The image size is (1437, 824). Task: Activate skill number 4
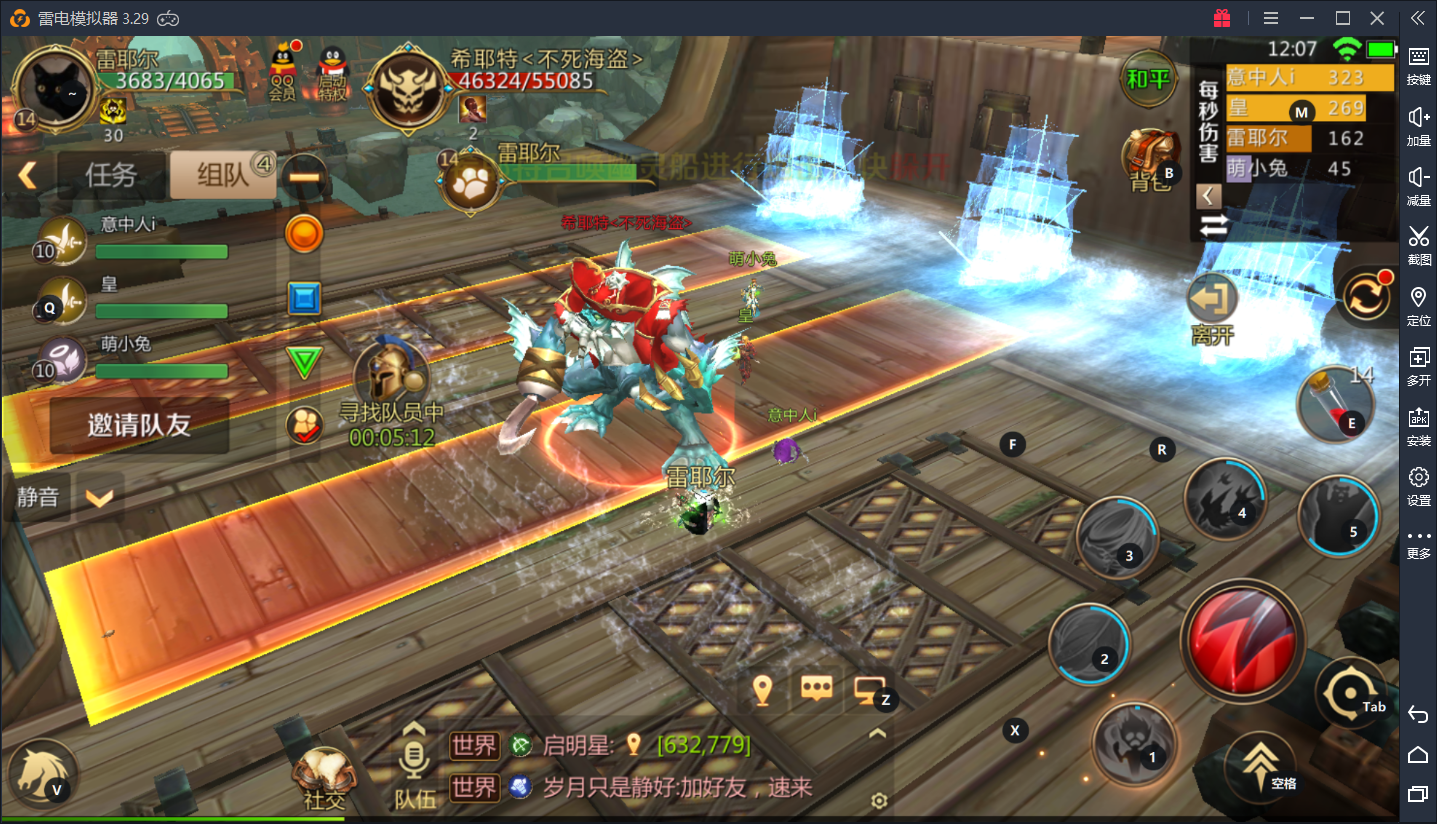coord(1225,499)
